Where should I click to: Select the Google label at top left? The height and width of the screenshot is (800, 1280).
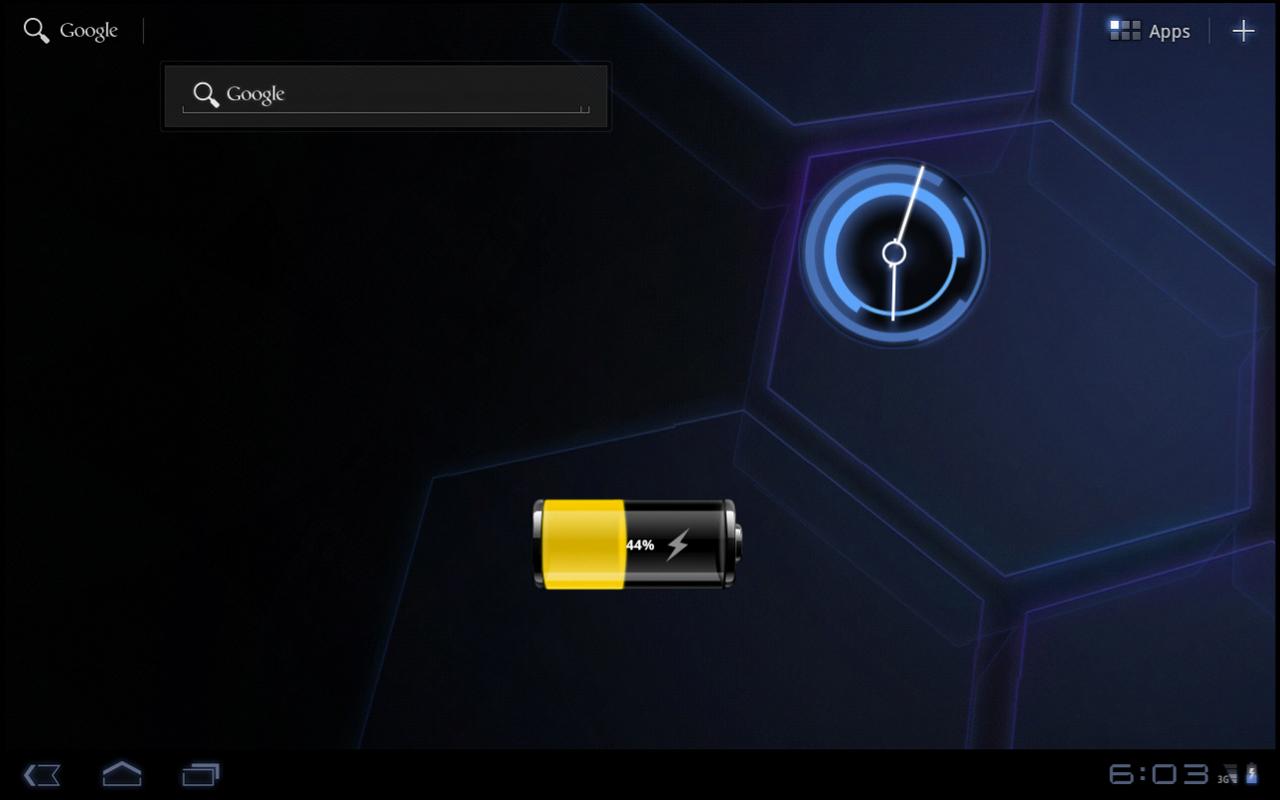tap(88, 30)
